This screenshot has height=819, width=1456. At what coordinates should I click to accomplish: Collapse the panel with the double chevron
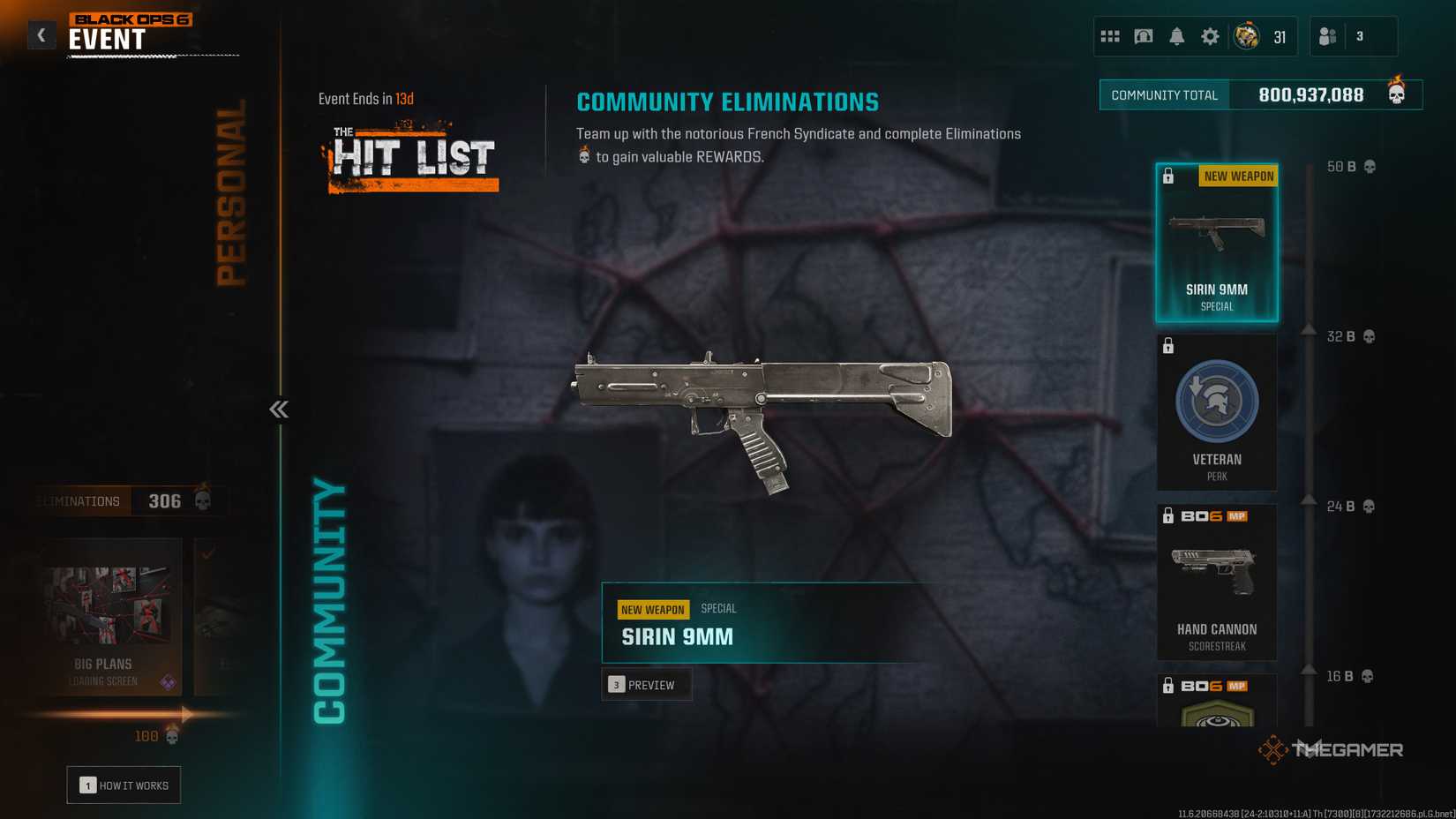click(278, 409)
